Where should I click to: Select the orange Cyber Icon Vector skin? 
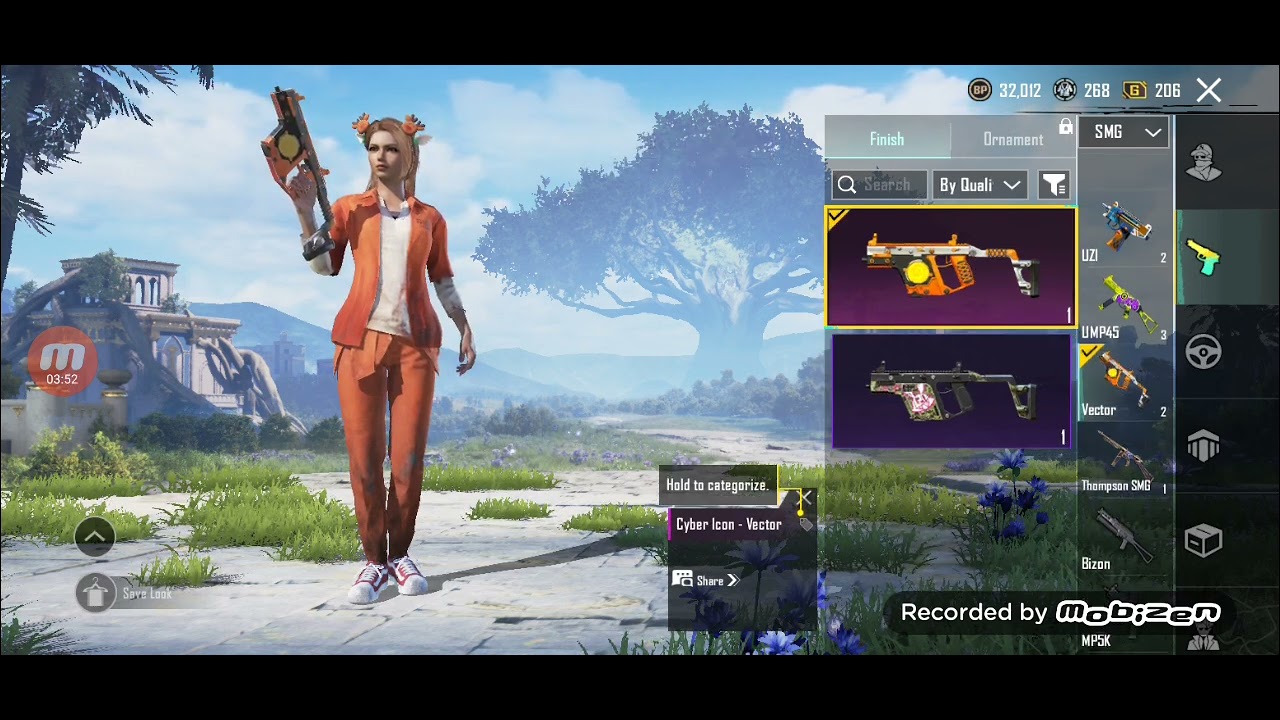click(950, 267)
